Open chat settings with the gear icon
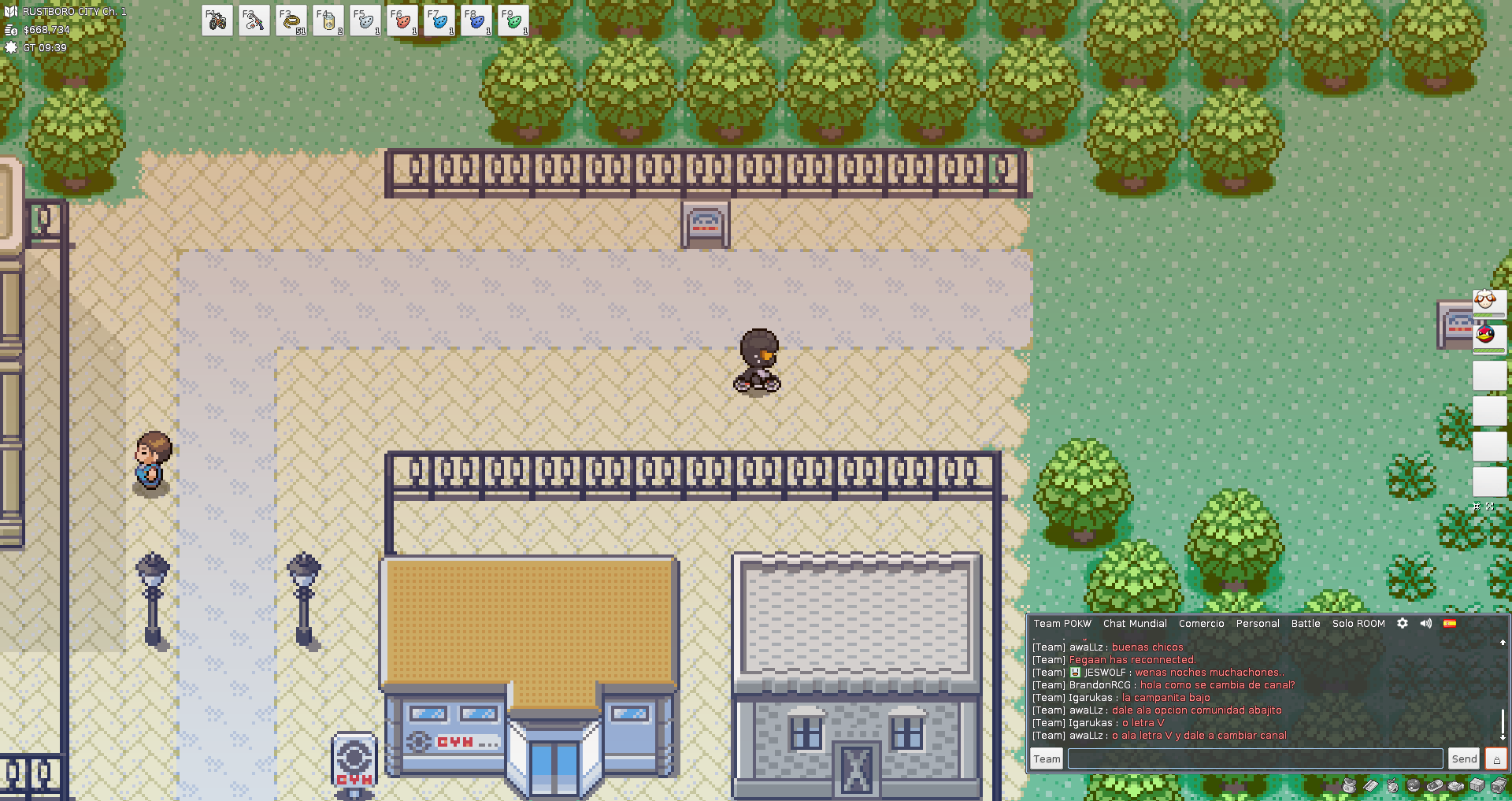Screen dimensions: 1512x801 (1403, 623)
